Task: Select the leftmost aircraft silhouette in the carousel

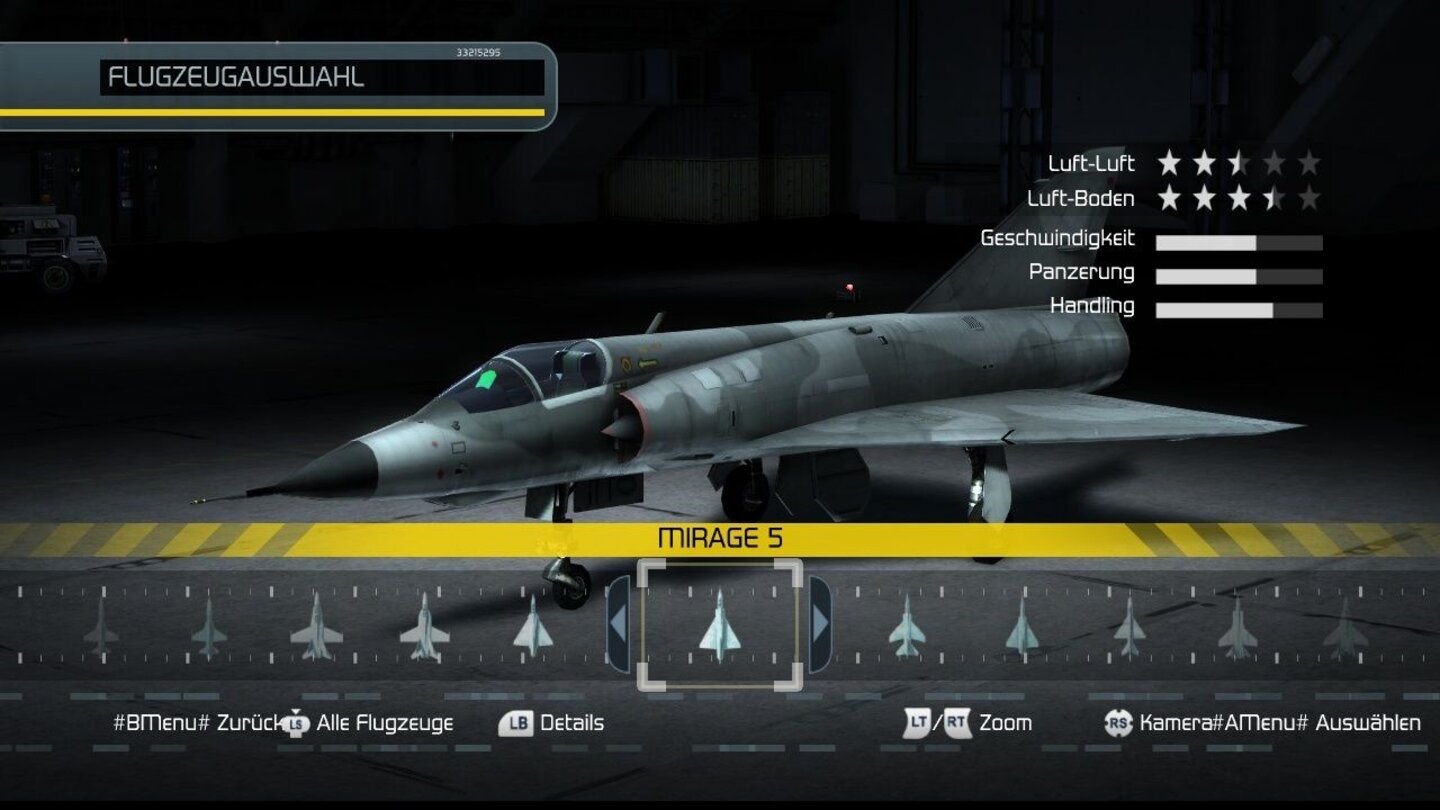Action: [102, 630]
